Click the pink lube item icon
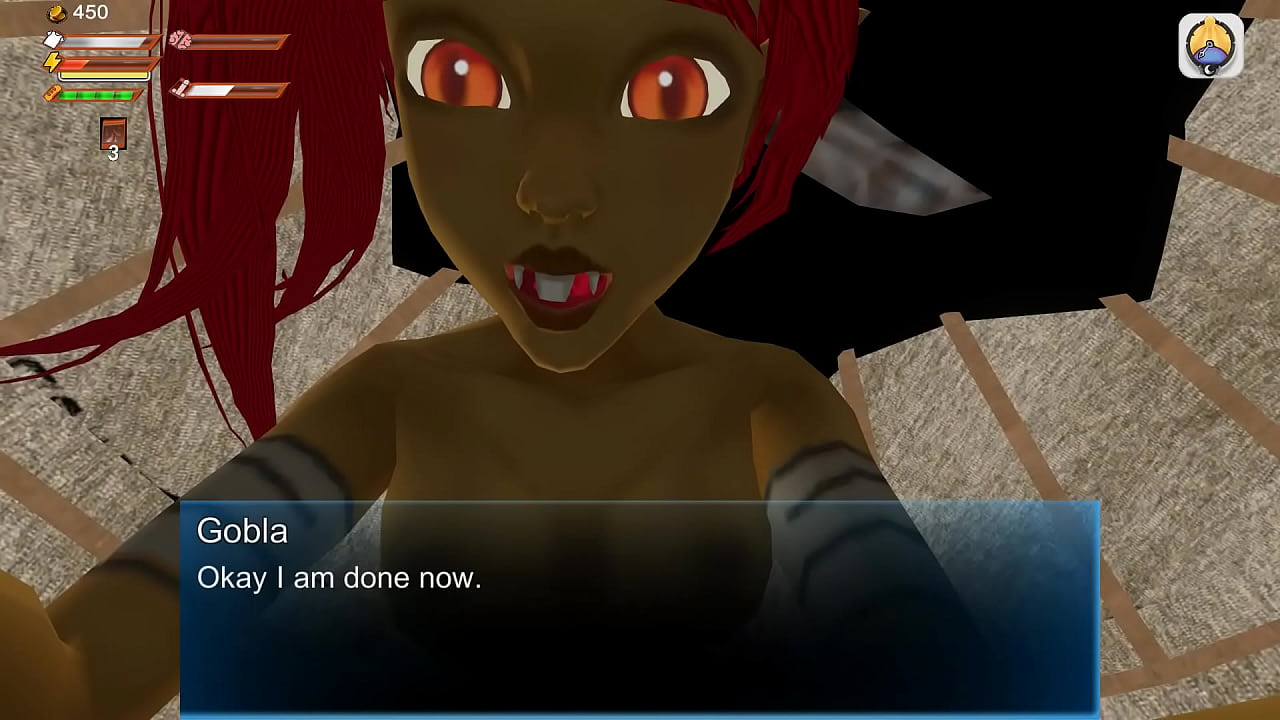The width and height of the screenshot is (1280, 720). pos(180,89)
